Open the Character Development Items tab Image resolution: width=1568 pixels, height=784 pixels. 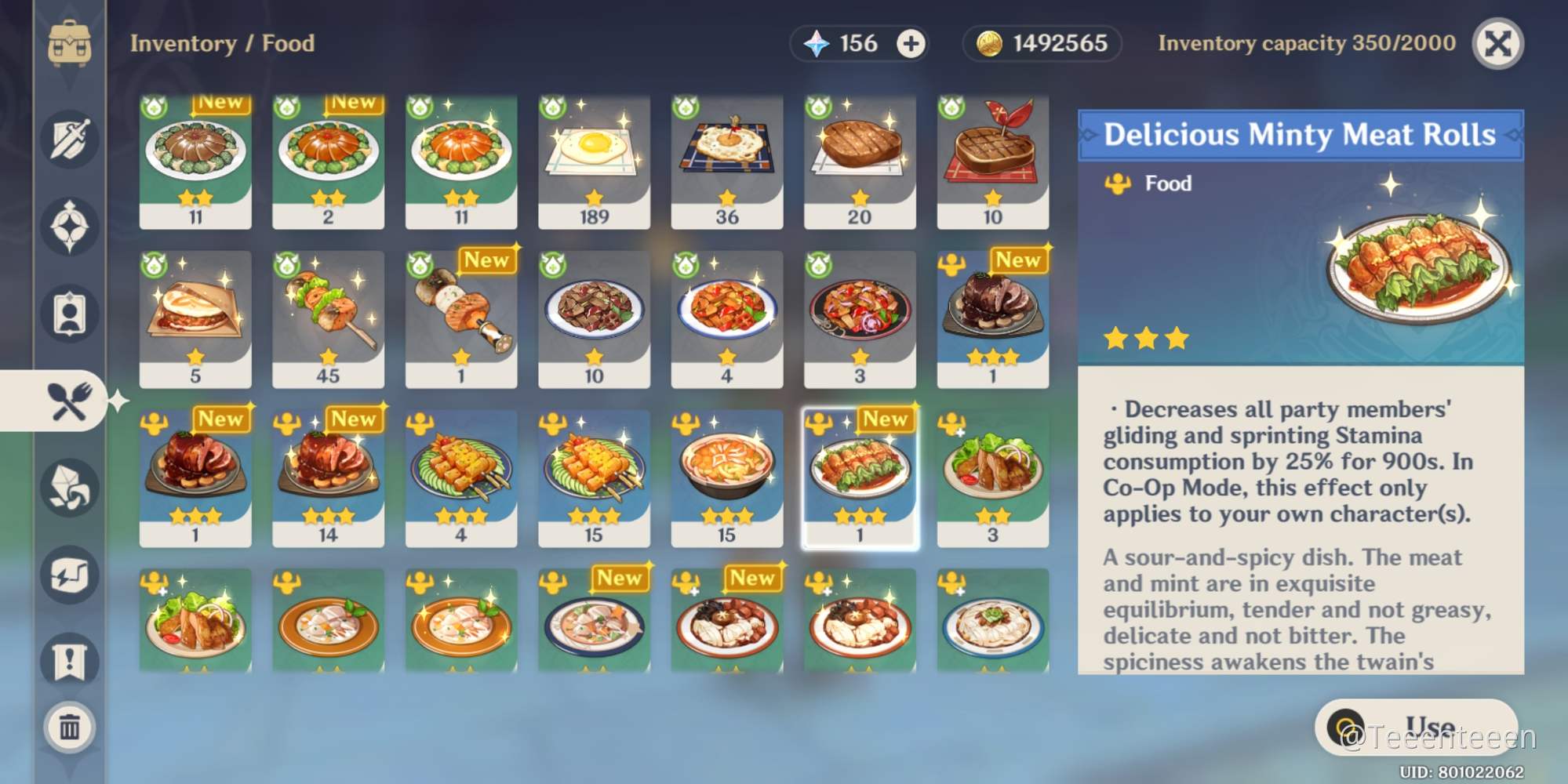point(71,490)
